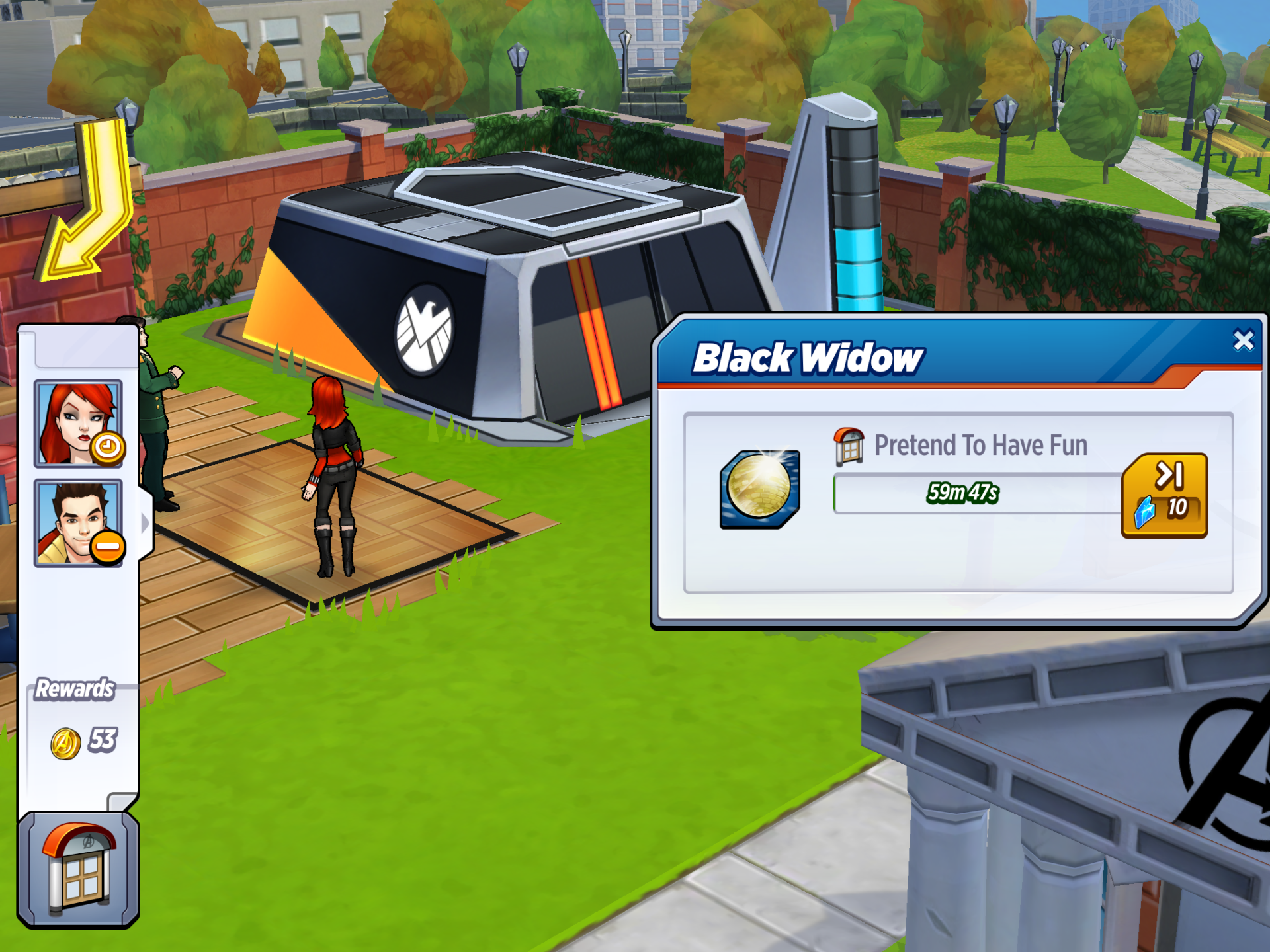
Task: Collapse the side panel arrow tab
Action: point(146,524)
